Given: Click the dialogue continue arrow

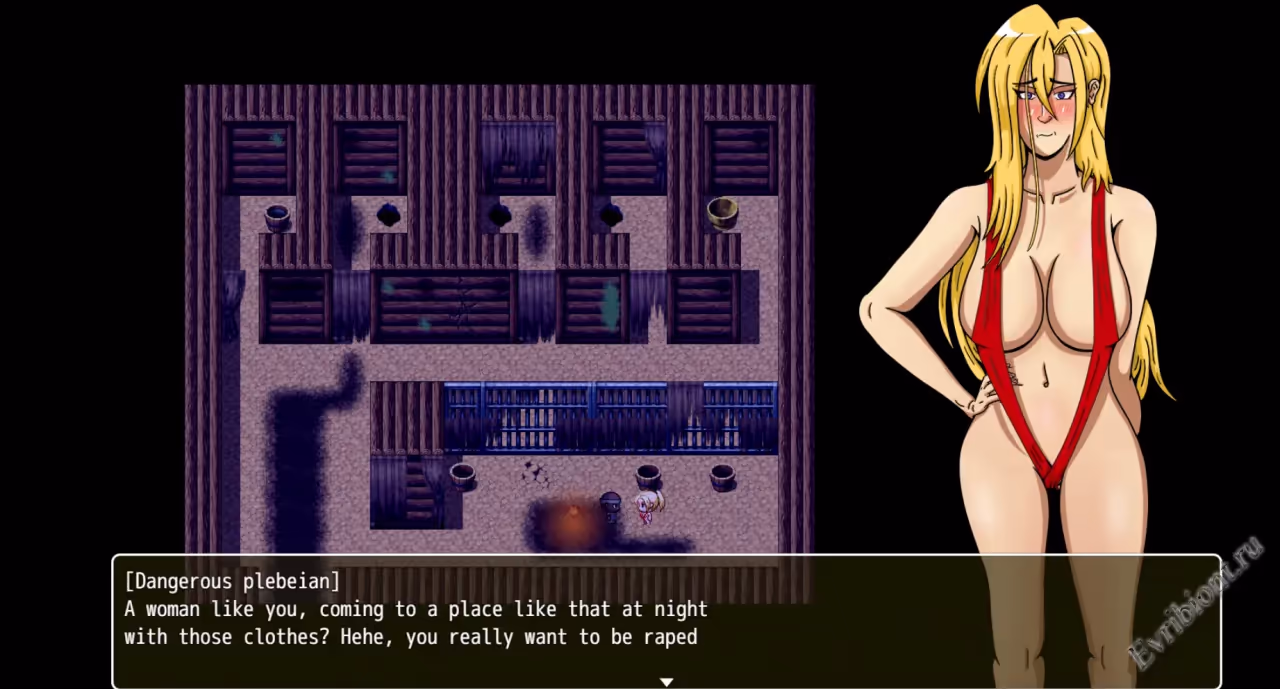Looking at the screenshot, I should pos(666,682).
